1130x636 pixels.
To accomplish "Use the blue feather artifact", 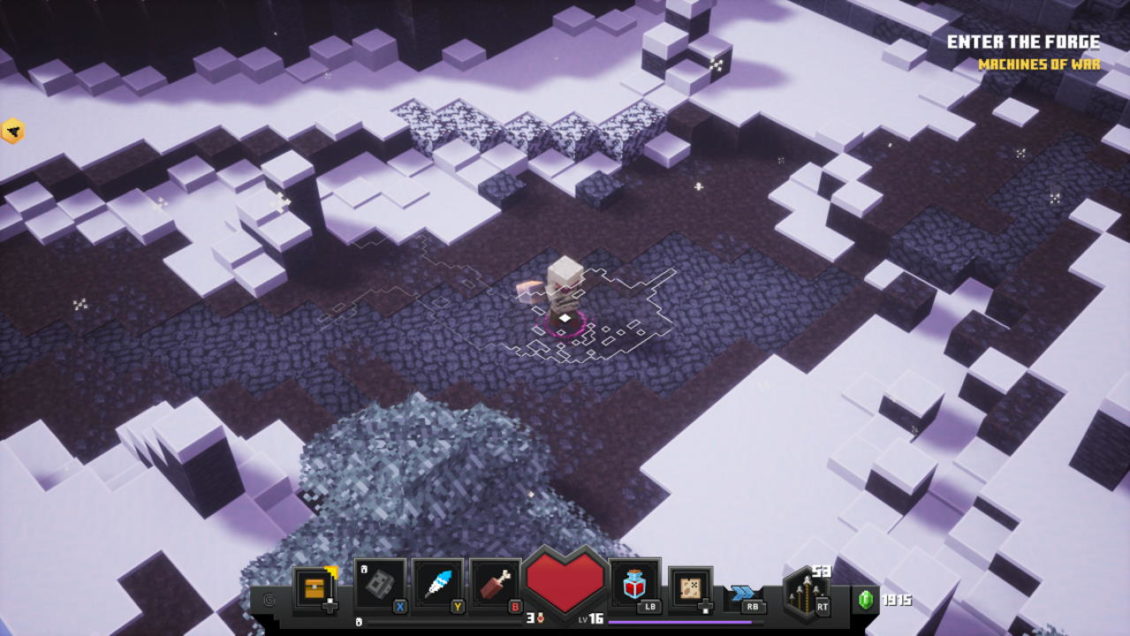I will click(x=438, y=586).
